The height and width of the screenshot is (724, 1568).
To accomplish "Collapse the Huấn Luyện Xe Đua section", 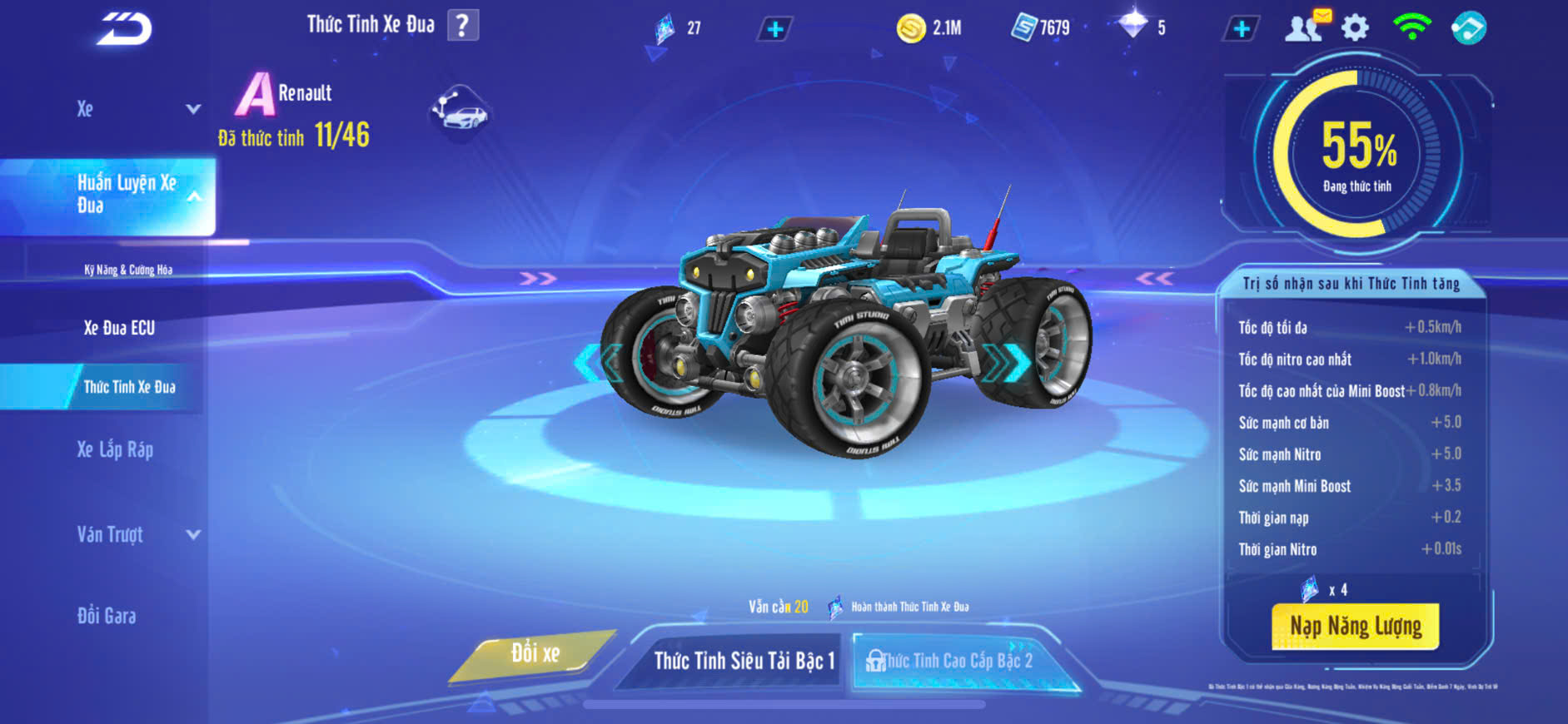I will (x=194, y=196).
